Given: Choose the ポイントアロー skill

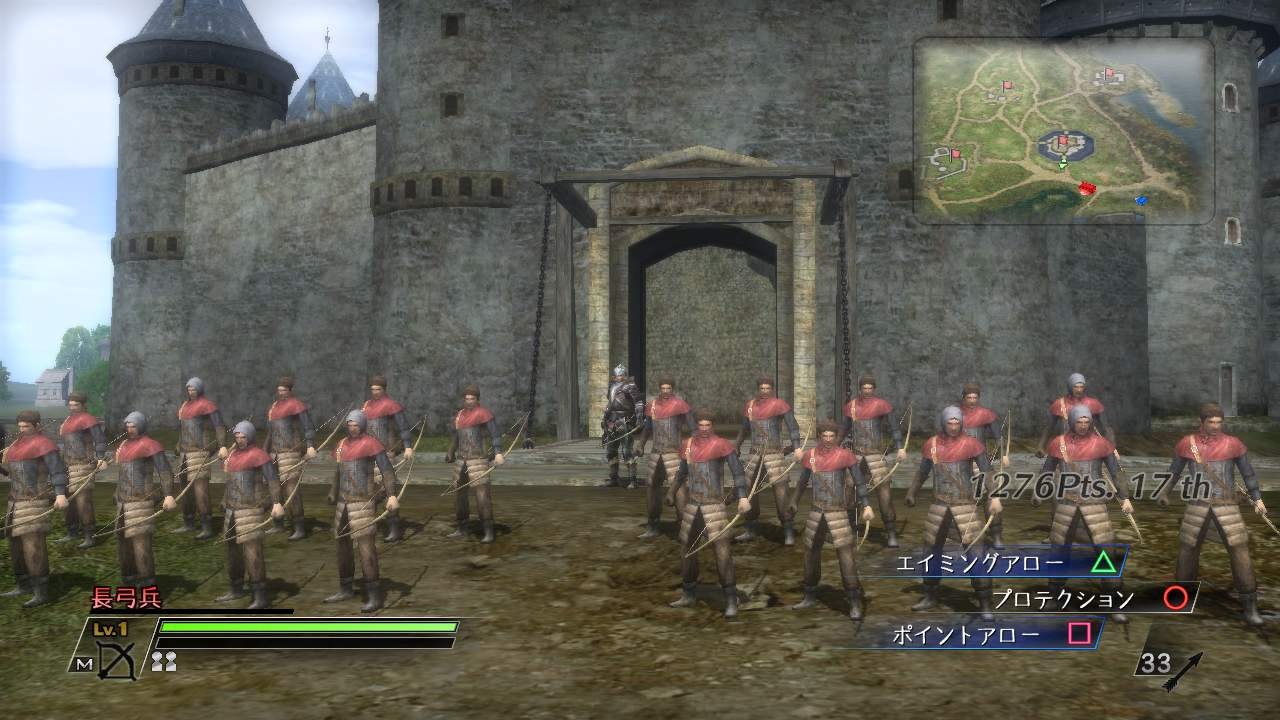Looking at the screenshot, I should (986, 634).
